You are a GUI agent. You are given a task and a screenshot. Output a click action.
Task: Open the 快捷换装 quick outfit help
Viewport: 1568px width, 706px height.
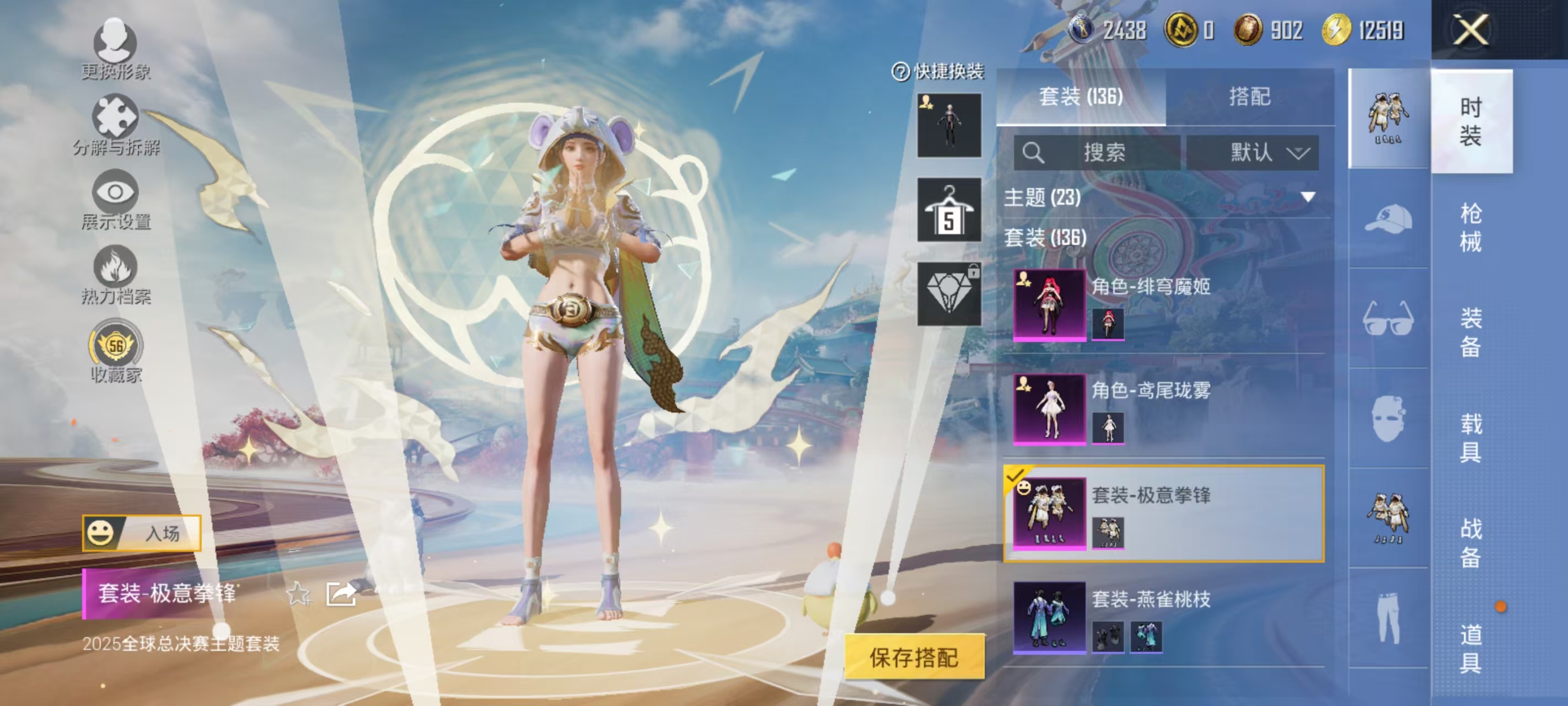tap(900, 71)
